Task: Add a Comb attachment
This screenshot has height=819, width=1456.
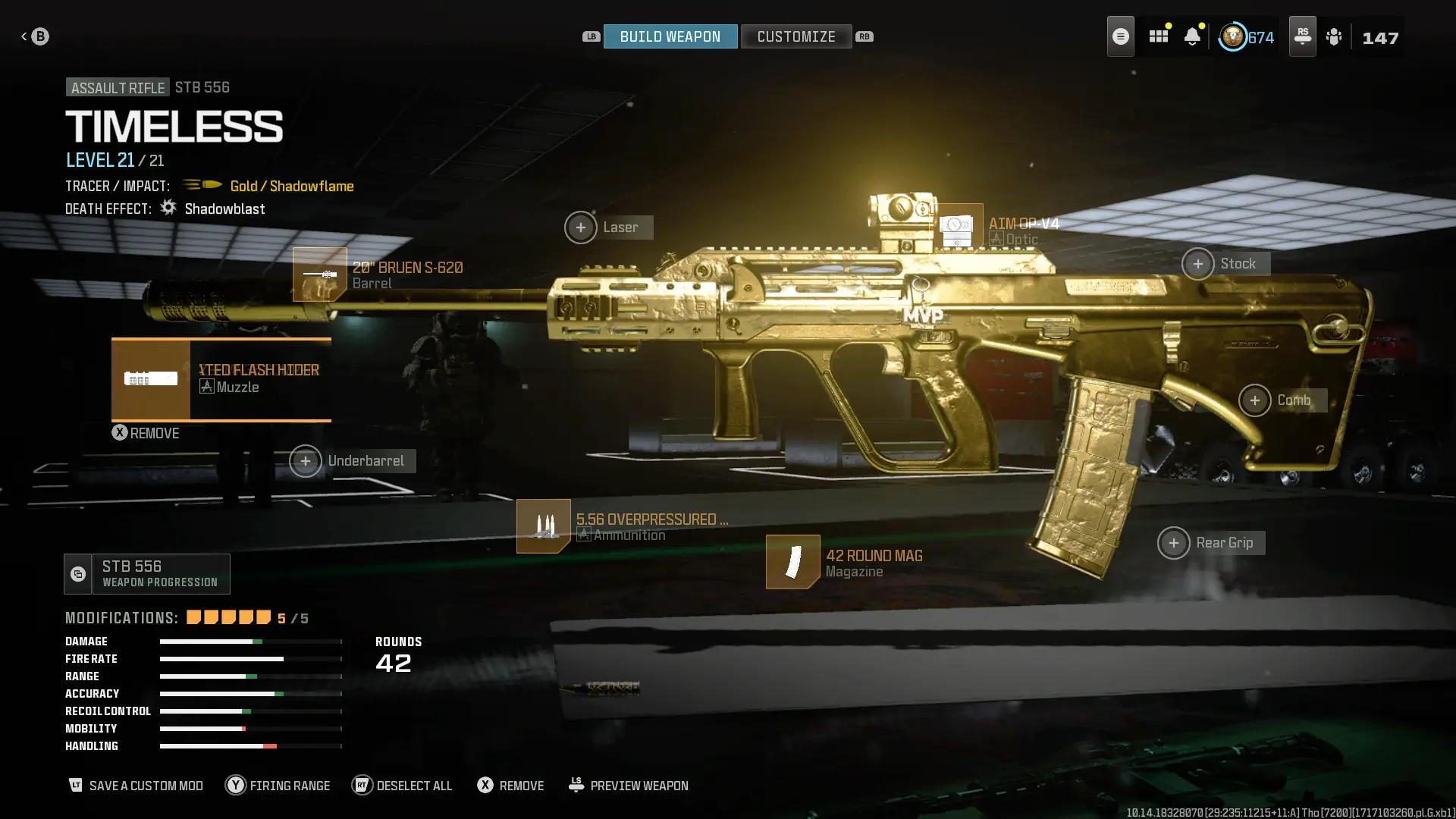Action: [1255, 400]
